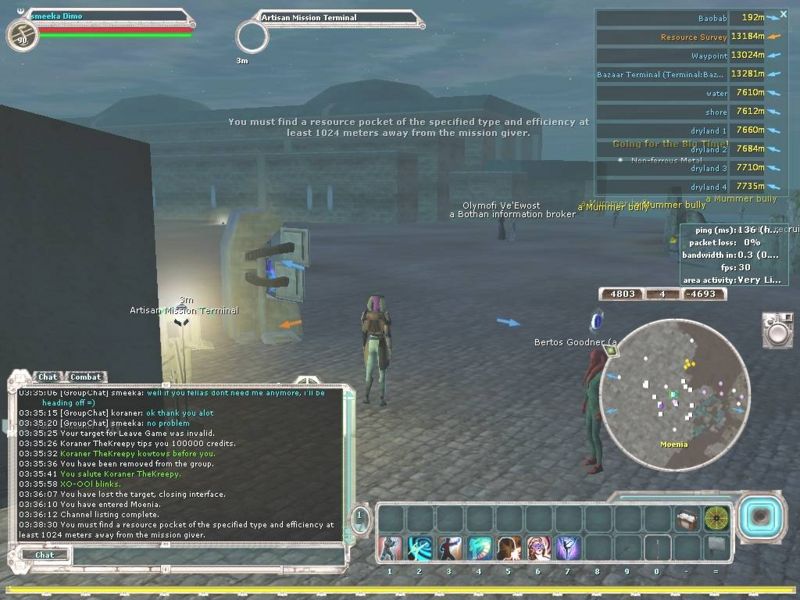The width and height of the screenshot is (800, 600).
Task: Click the Chat channel button beside input
Action: (x=46, y=555)
